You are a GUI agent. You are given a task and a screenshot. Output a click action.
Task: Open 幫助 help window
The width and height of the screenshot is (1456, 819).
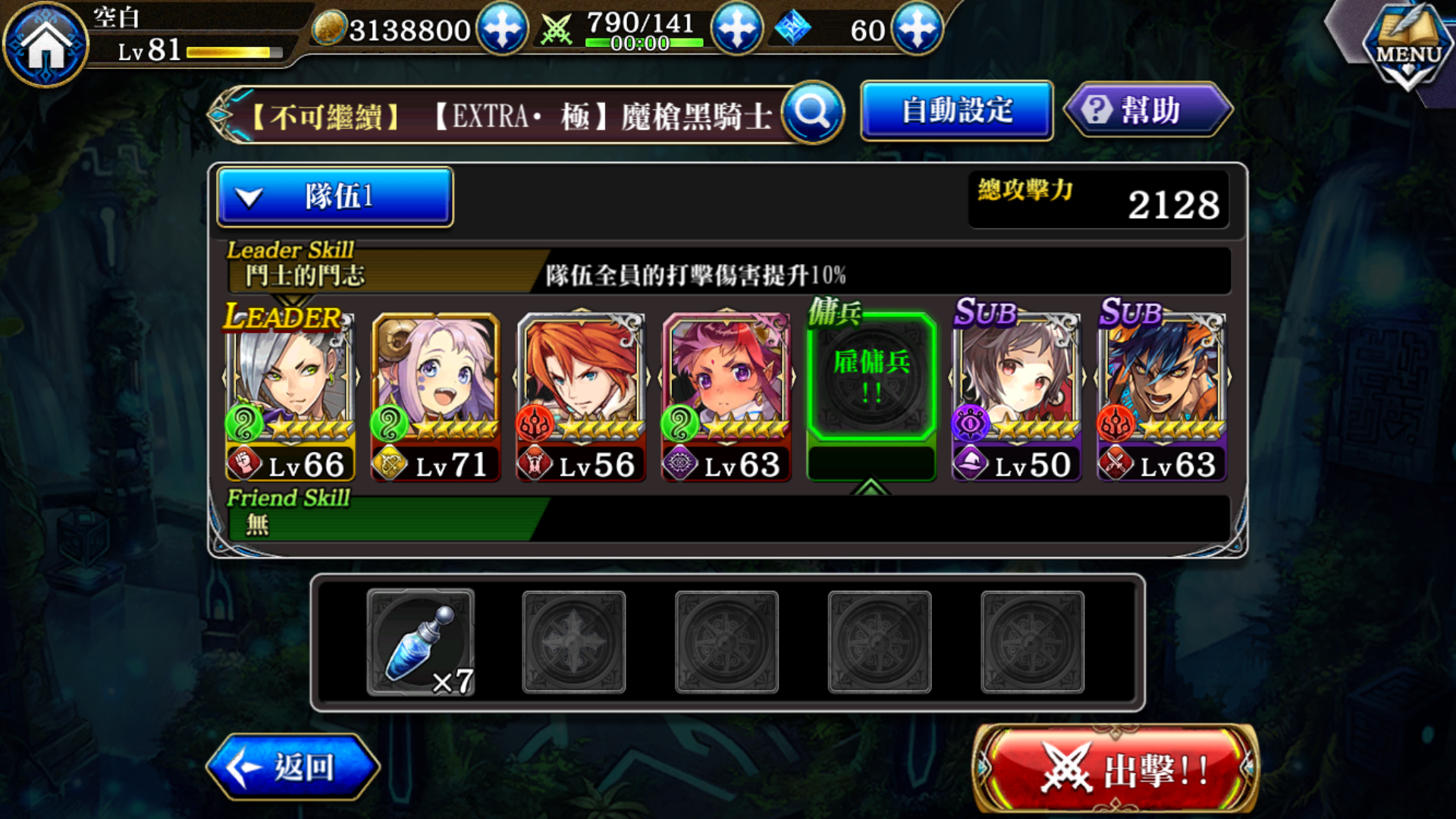point(1146,110)
